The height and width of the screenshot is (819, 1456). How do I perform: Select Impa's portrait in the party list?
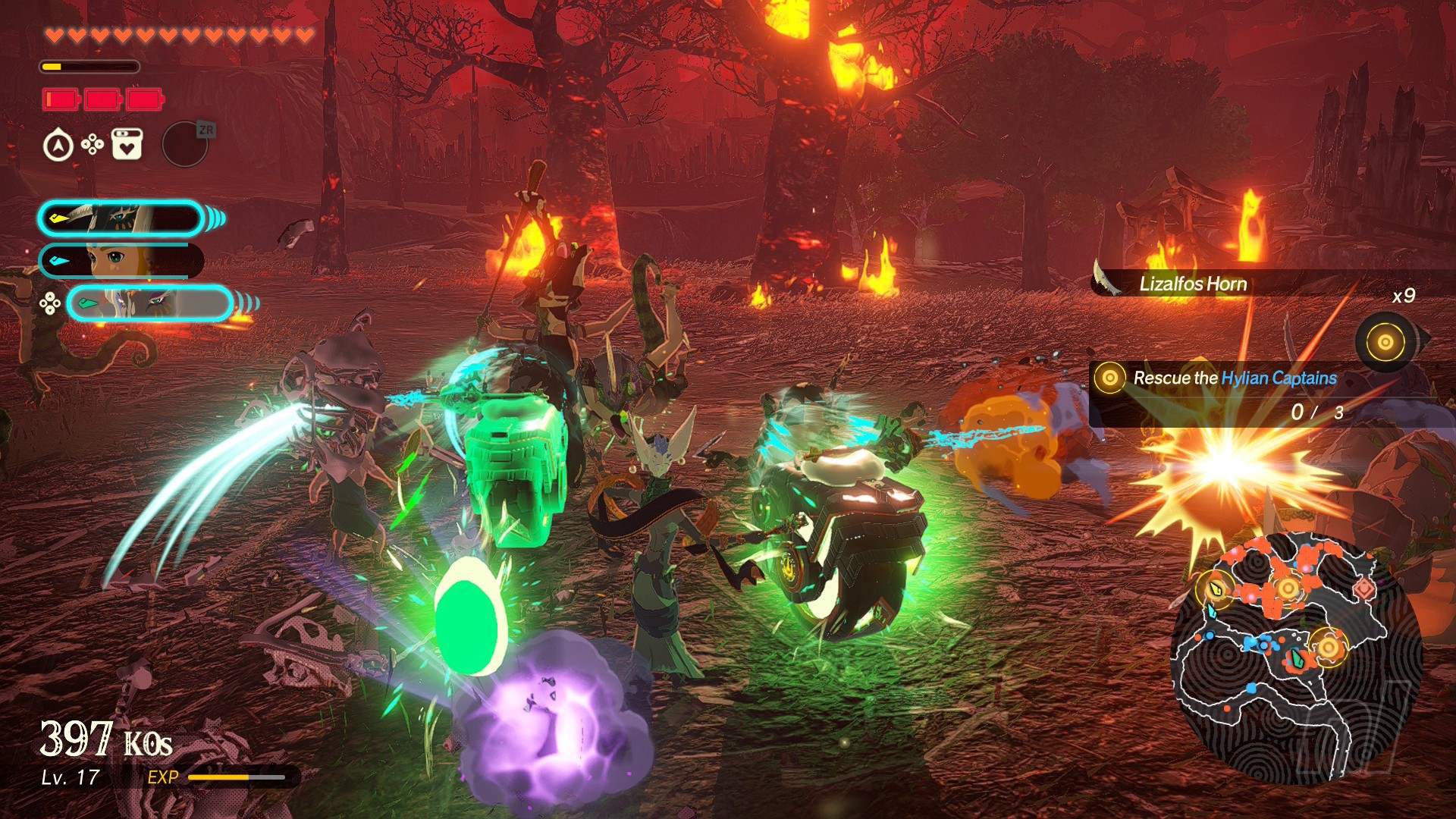tap(121, 218)
